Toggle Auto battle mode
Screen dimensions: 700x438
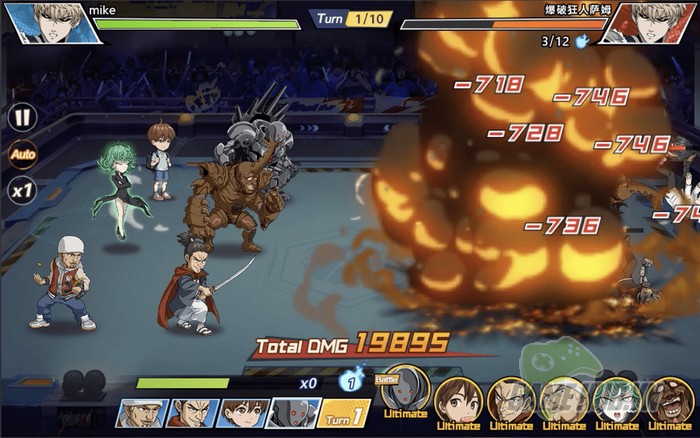pyautogui.click(x=21, y=154)
